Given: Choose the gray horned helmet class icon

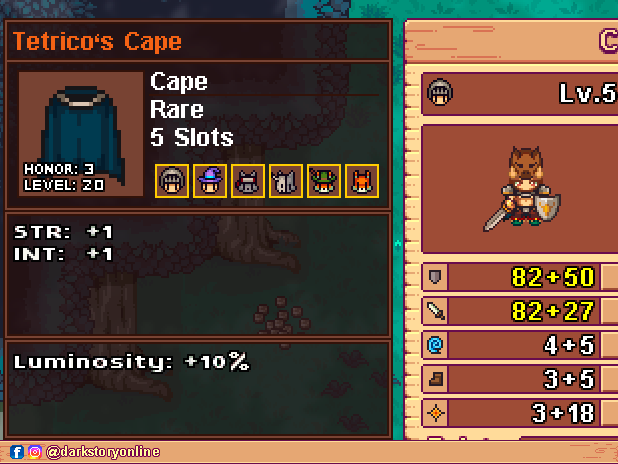Looking at the screenshot, I should pos(286,181).
